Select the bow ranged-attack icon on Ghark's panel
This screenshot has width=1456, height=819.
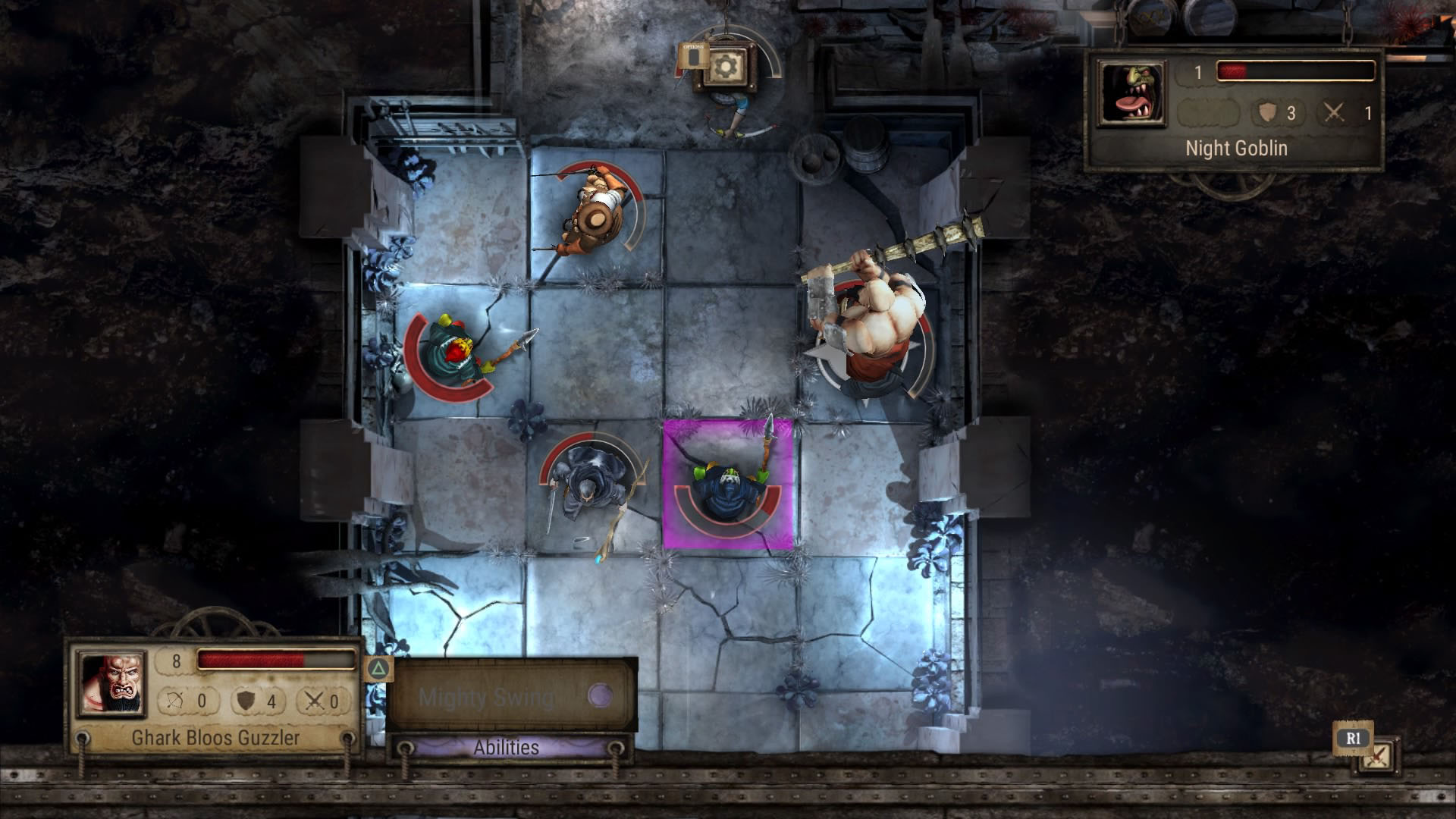(x=175, y=700)
